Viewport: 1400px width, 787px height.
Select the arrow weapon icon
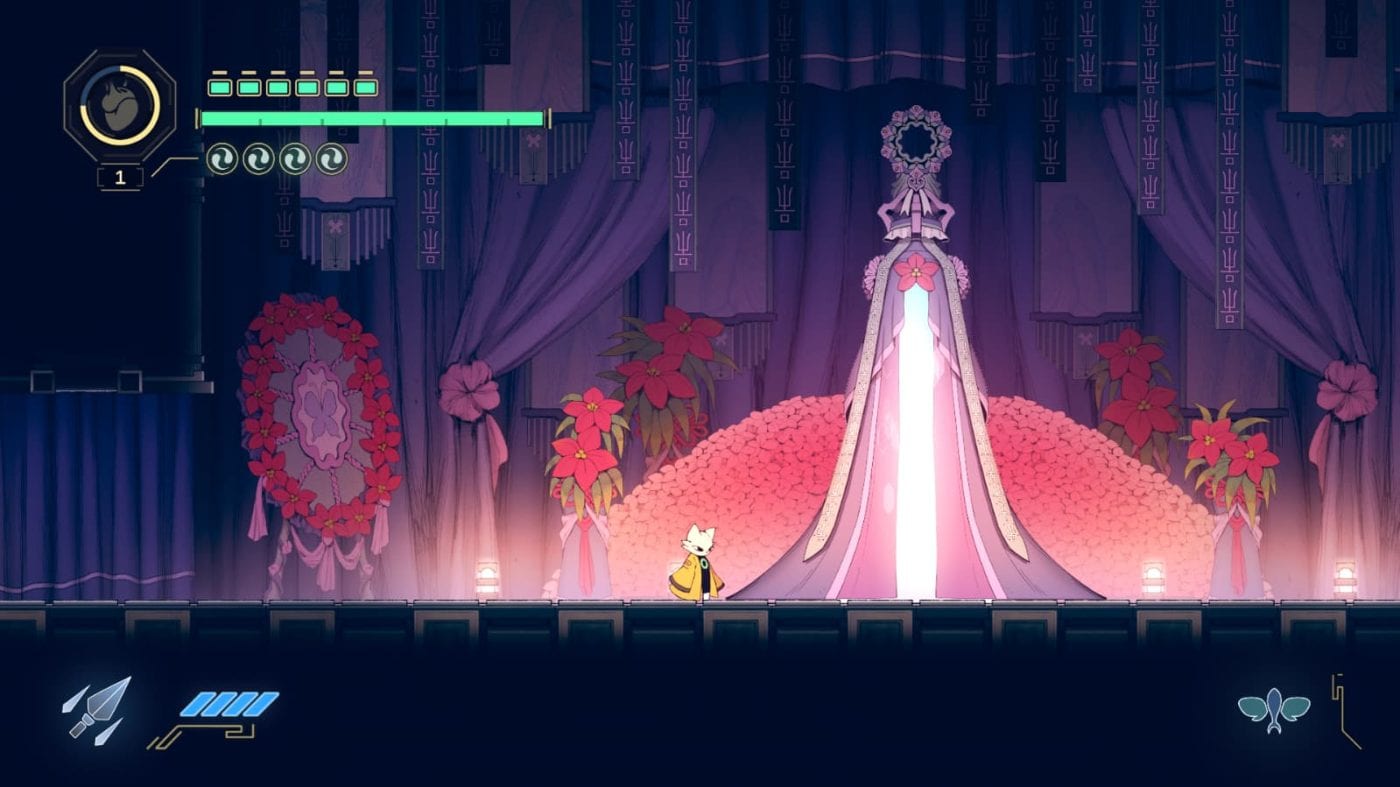click(98, 709)
